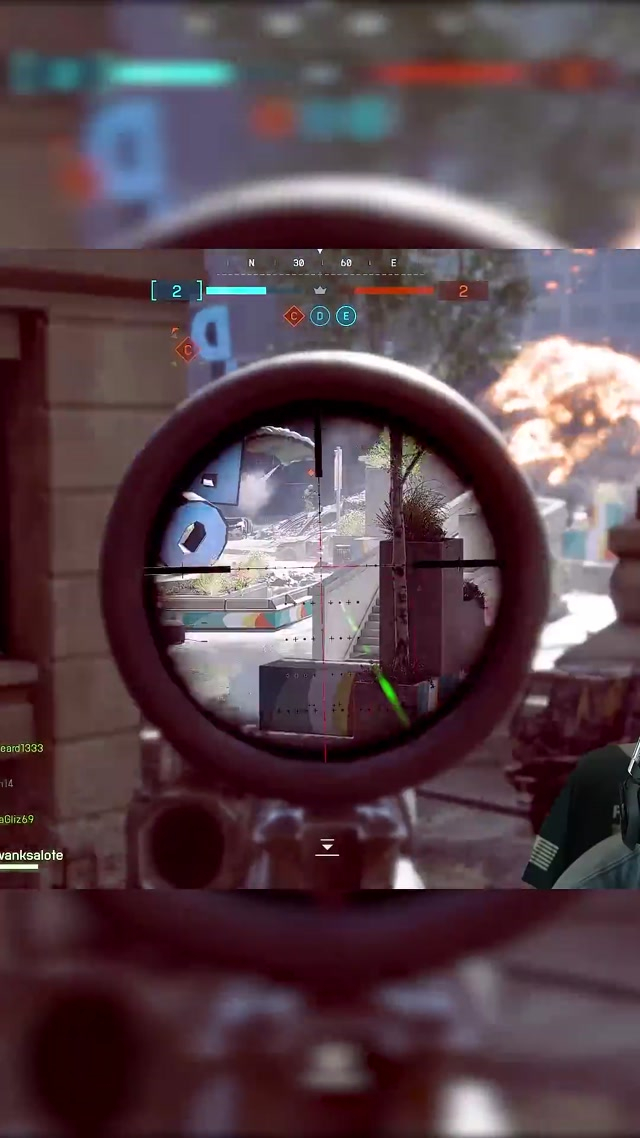Select the blue E objective icon
This screenshot has width=640, height=1138.
(x=346, y=316)
